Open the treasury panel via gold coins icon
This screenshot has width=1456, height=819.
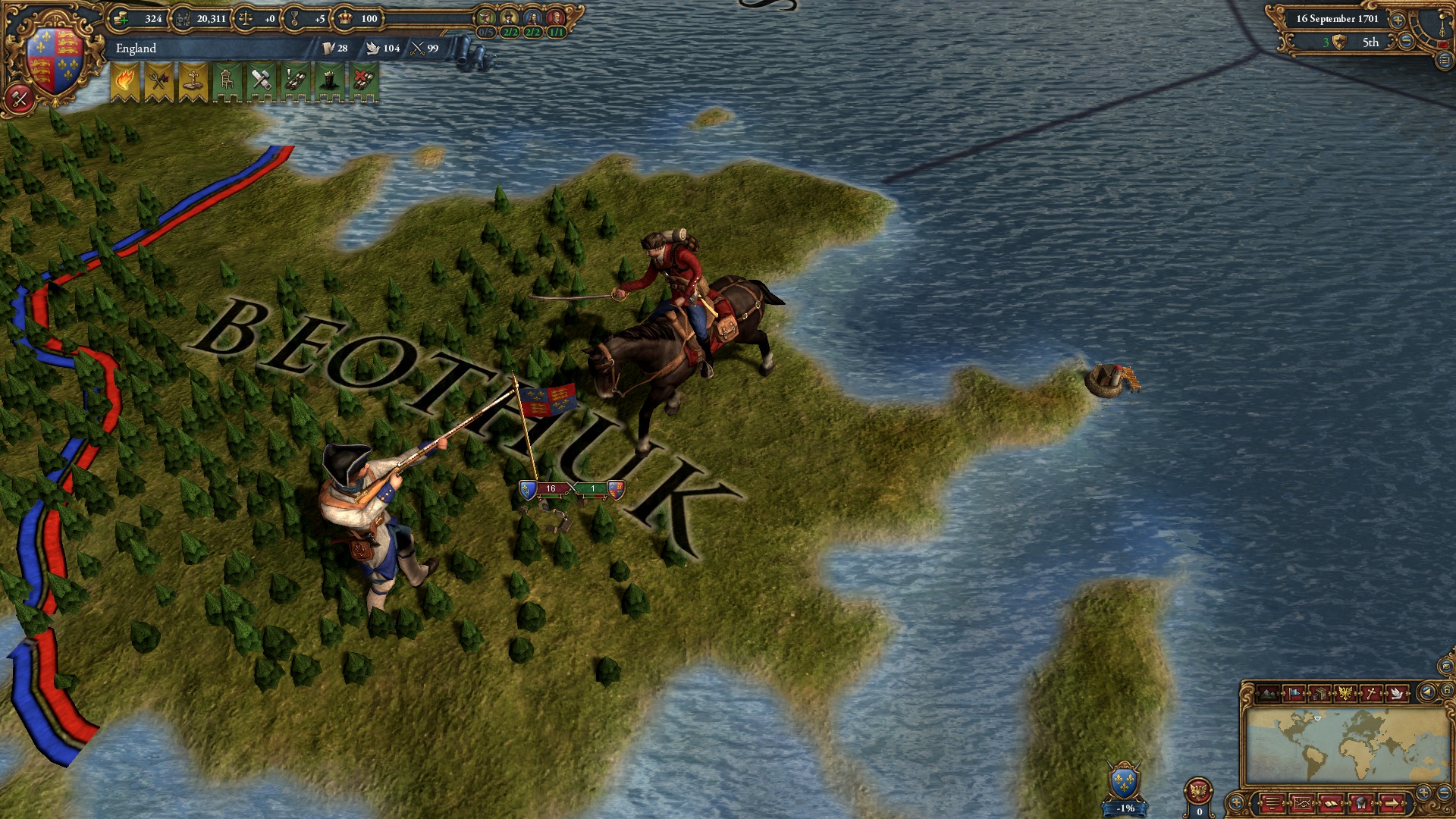tap(119, 18)
